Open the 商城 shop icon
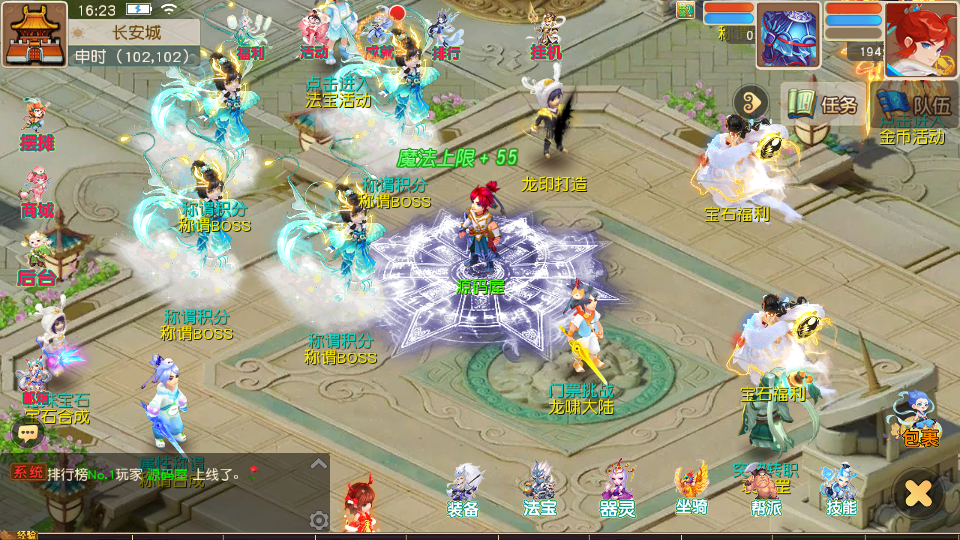Viewport: 960px width, 540px height. pyautogui.click(x=37, y=193)
